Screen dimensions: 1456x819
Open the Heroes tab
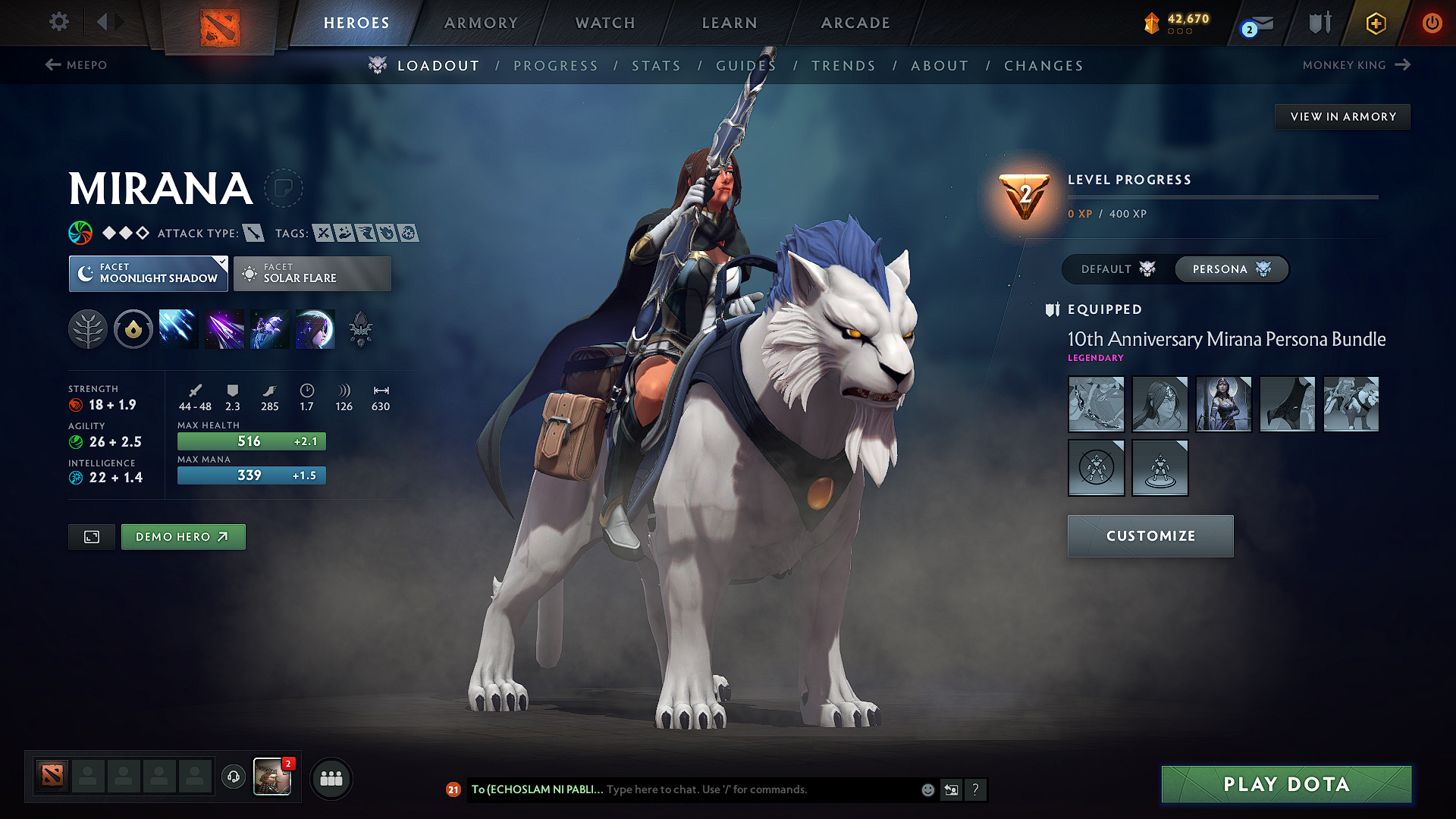point(356,23)
